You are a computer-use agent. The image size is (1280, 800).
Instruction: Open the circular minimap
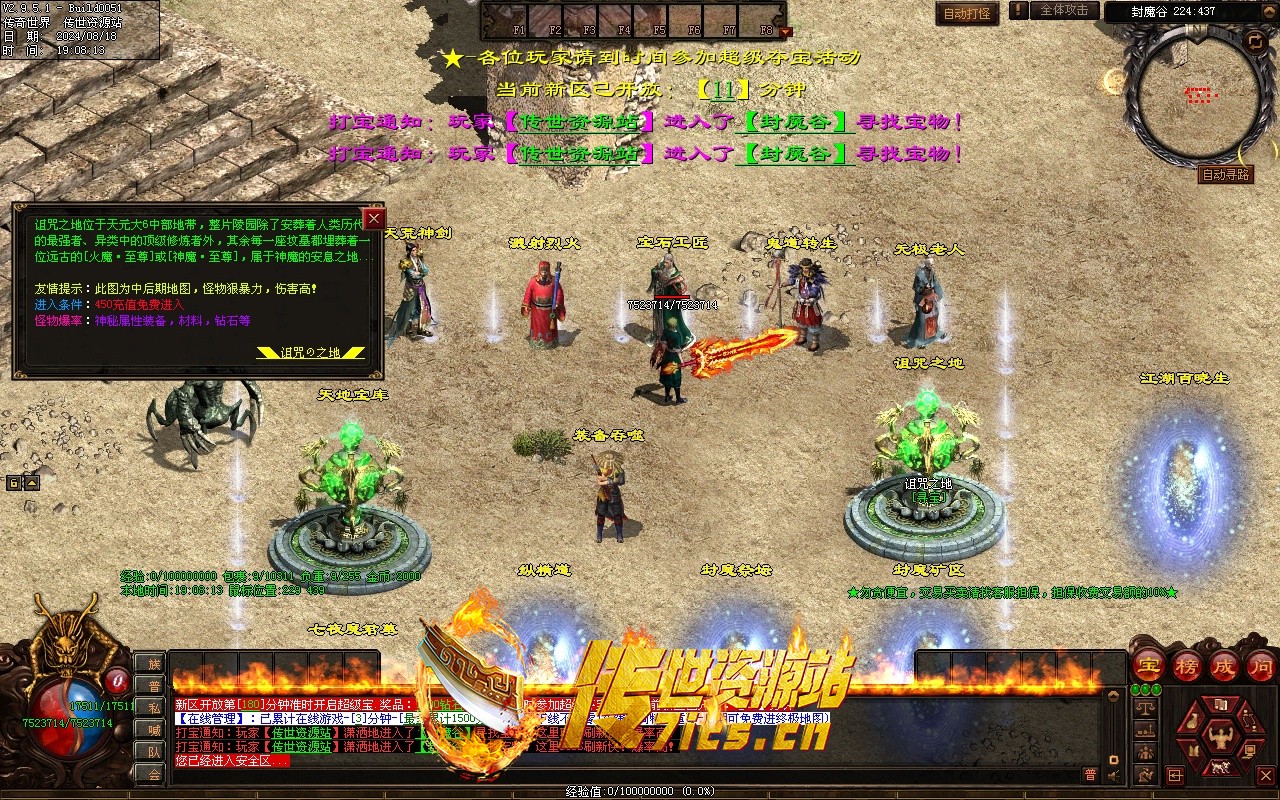1193,97
